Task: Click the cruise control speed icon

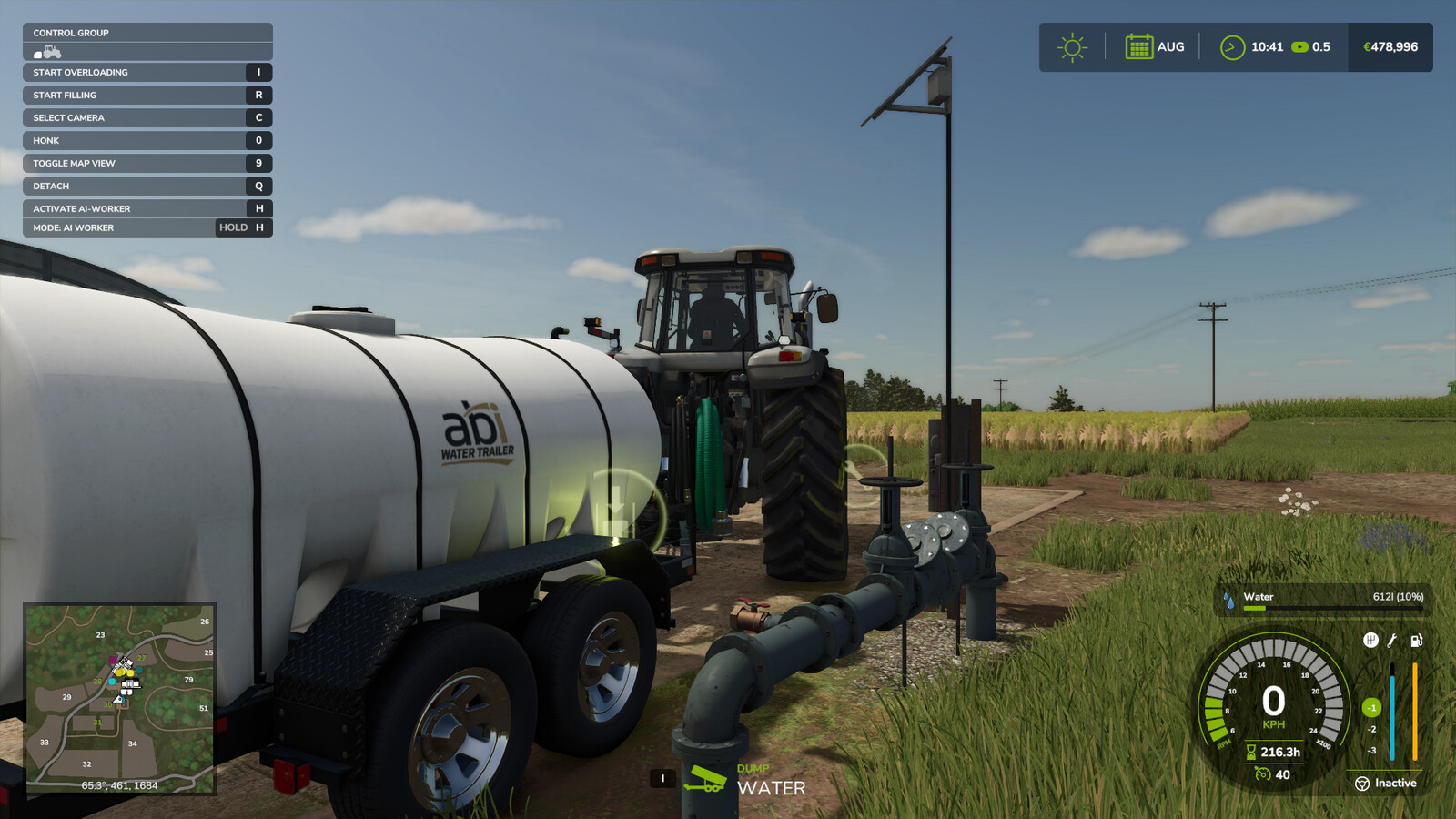Action: [1260, 775]
